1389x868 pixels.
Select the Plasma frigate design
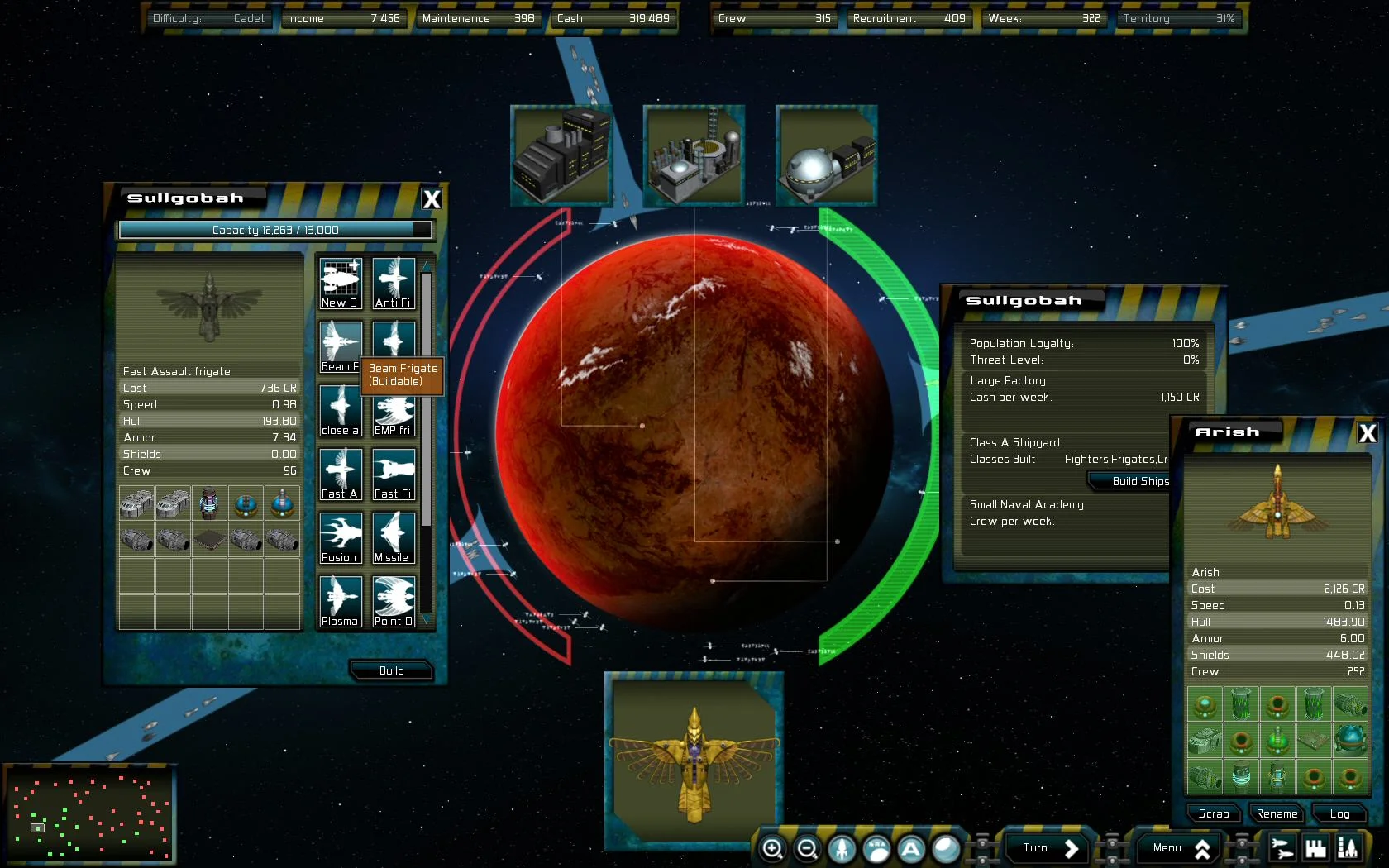click(x=339, y=601)
